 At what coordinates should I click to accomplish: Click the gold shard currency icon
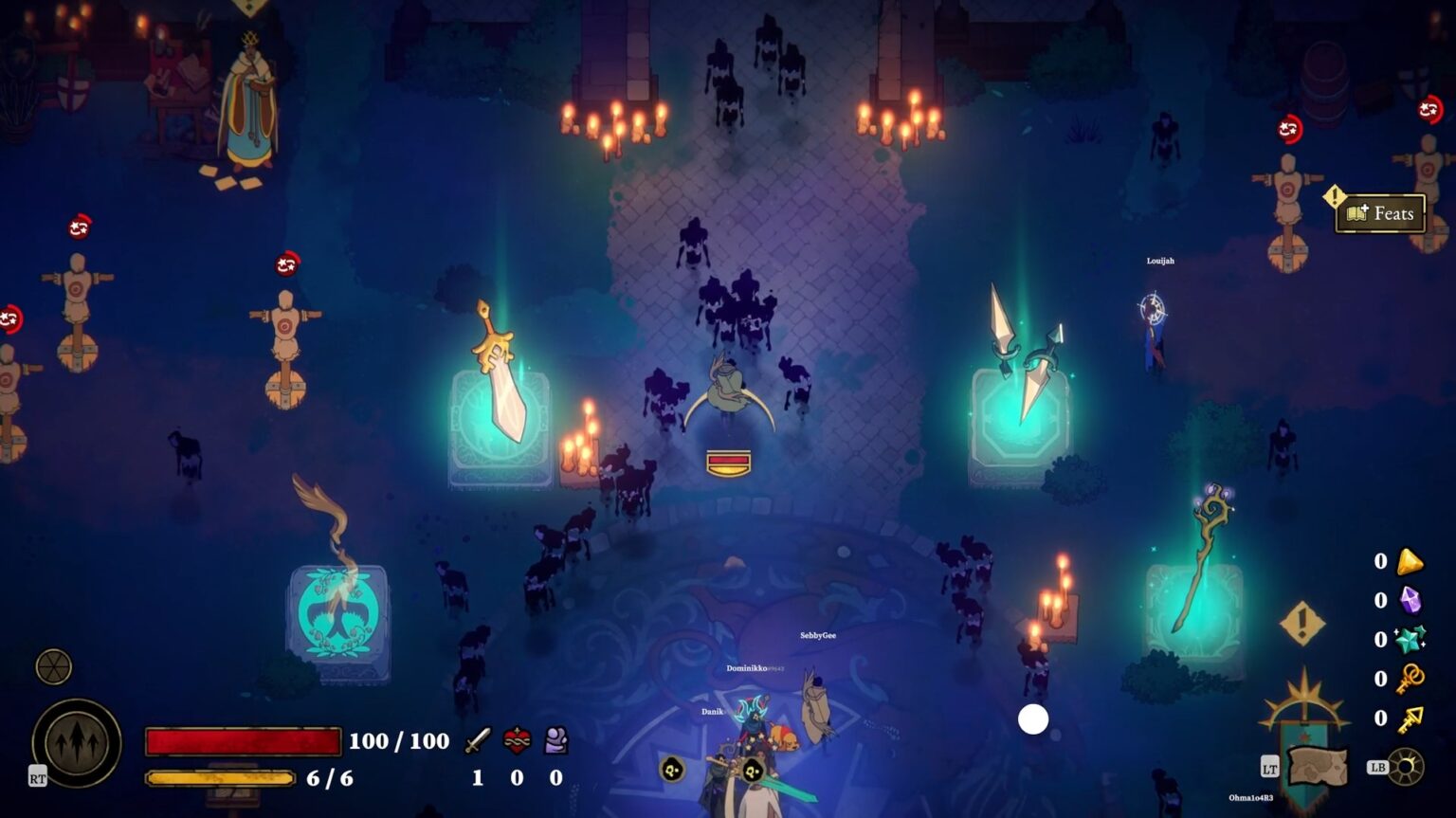click(1410, 561)
